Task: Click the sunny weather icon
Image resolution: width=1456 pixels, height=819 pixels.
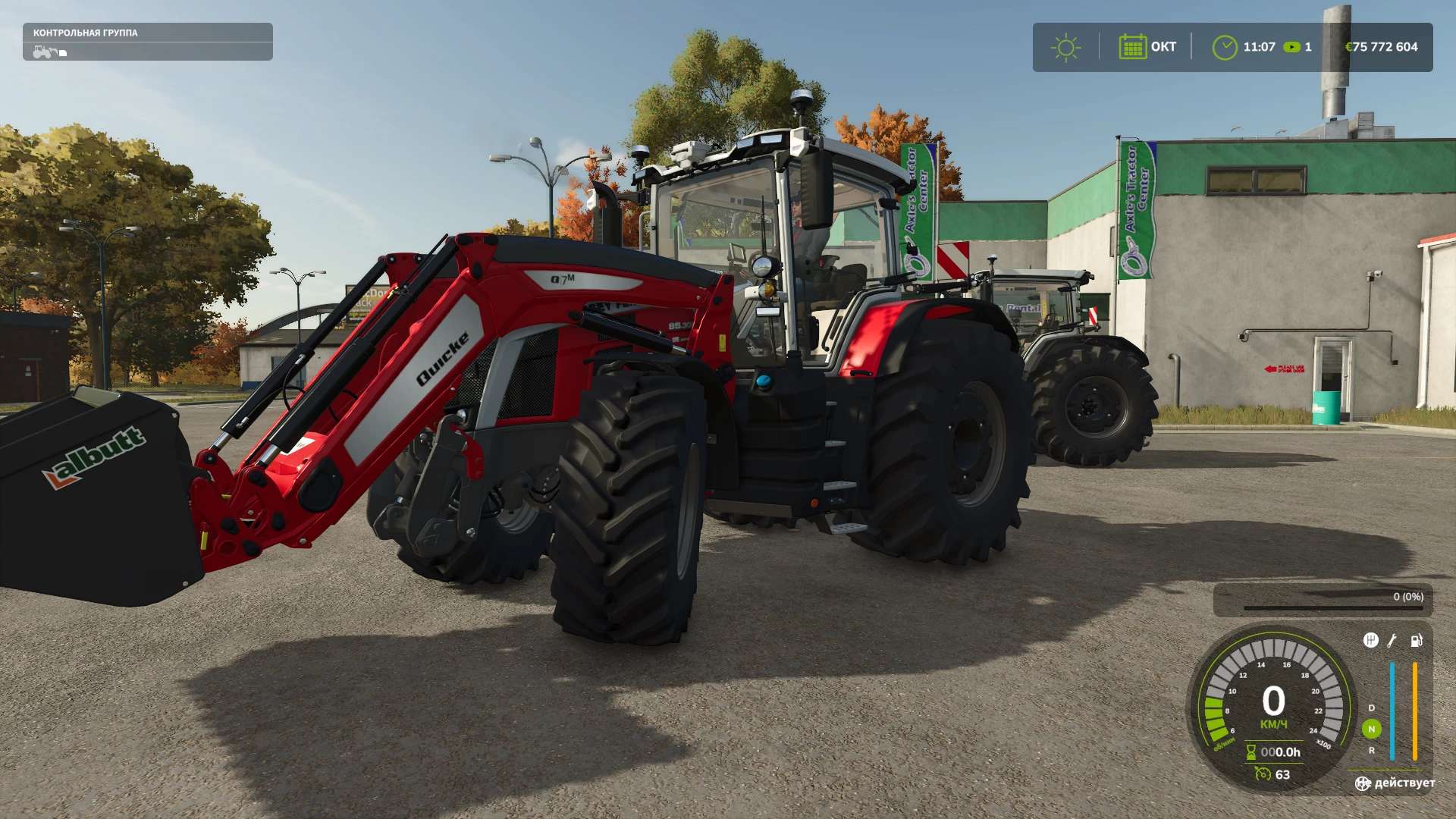Action: tap(1065, 47)
